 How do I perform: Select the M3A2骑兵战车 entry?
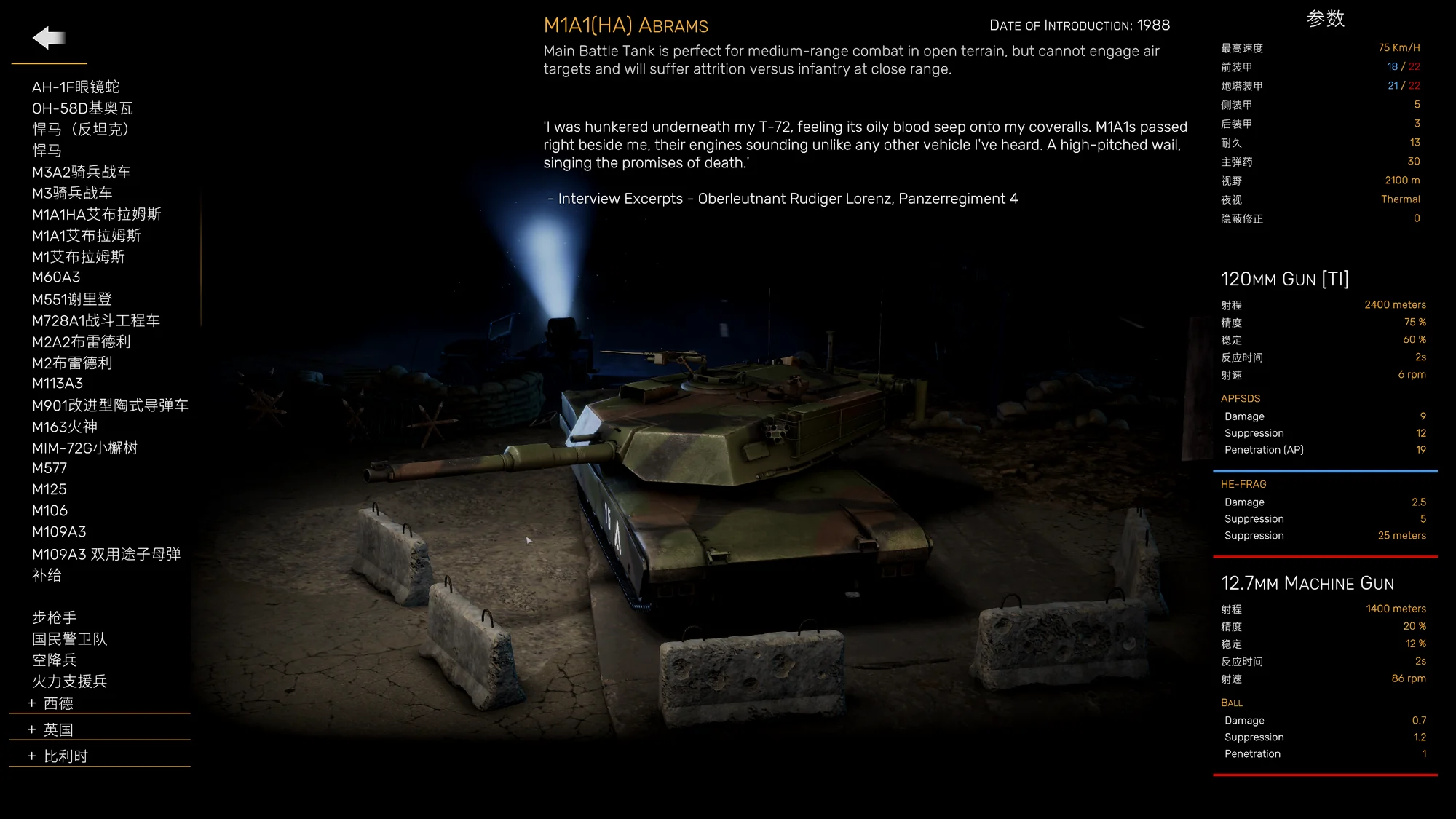(x=81, y=172)
